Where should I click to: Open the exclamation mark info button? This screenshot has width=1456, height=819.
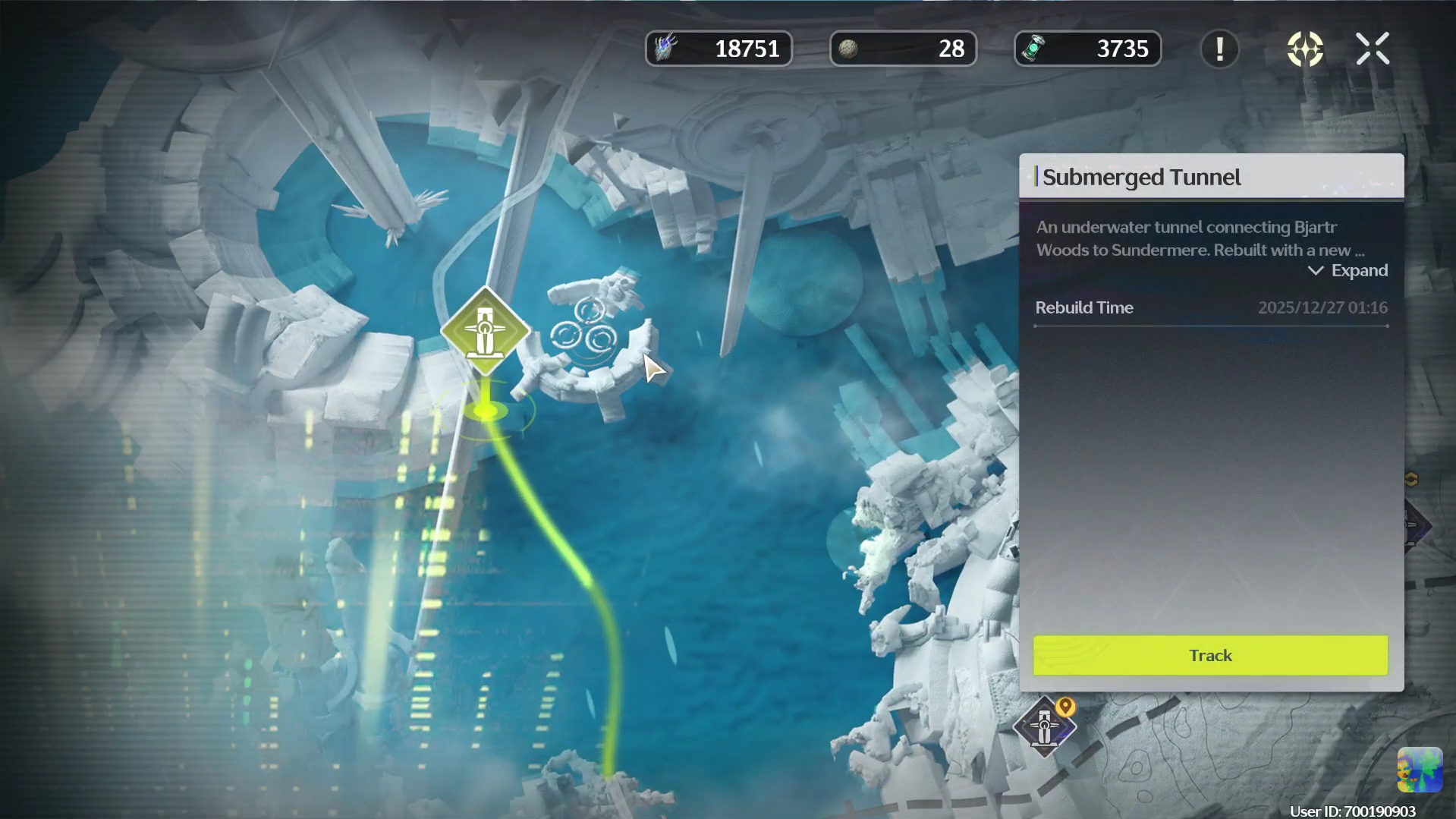[1219, 49]
